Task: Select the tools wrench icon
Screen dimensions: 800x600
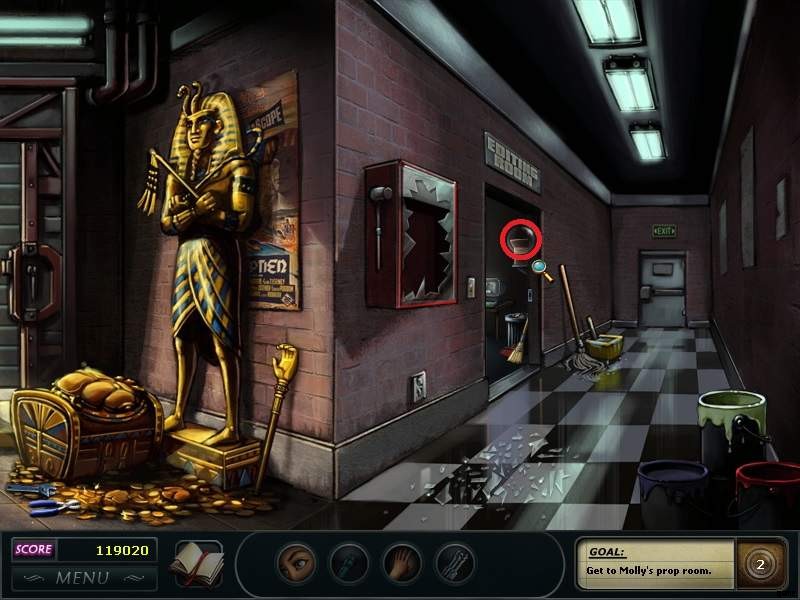Action: (455, 564)
